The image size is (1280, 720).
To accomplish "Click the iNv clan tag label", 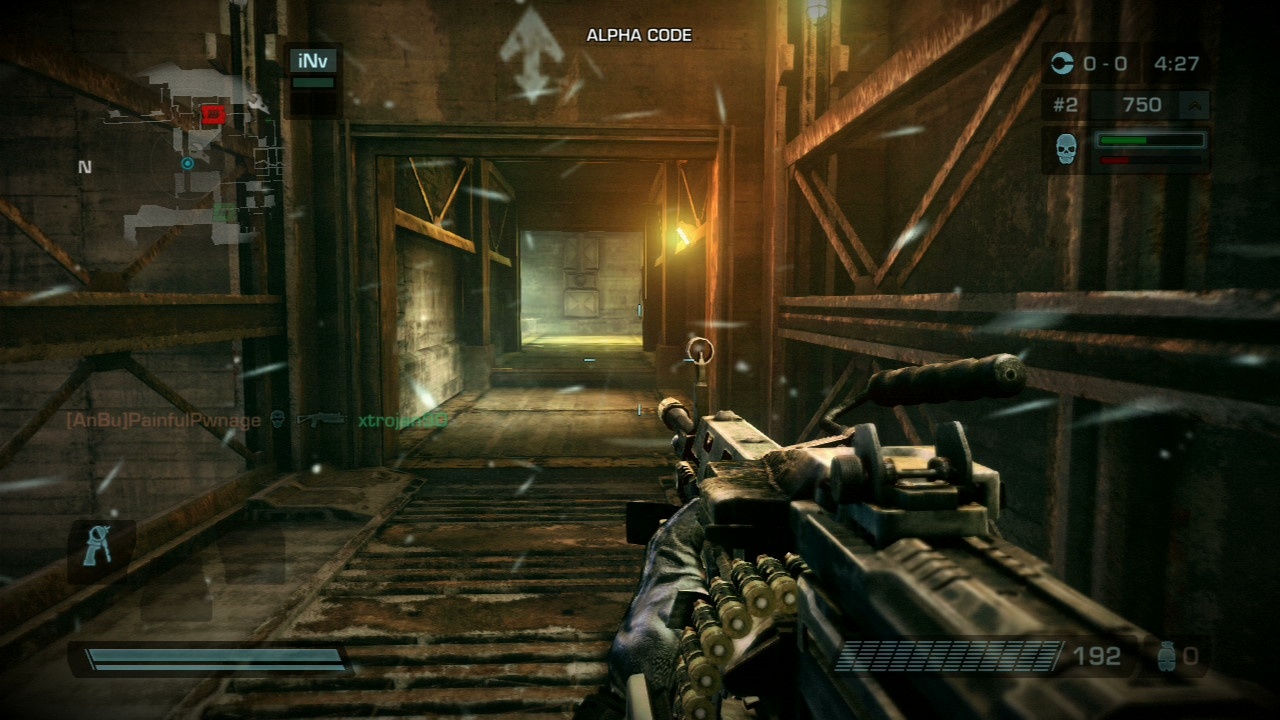I will pos(314,60).
